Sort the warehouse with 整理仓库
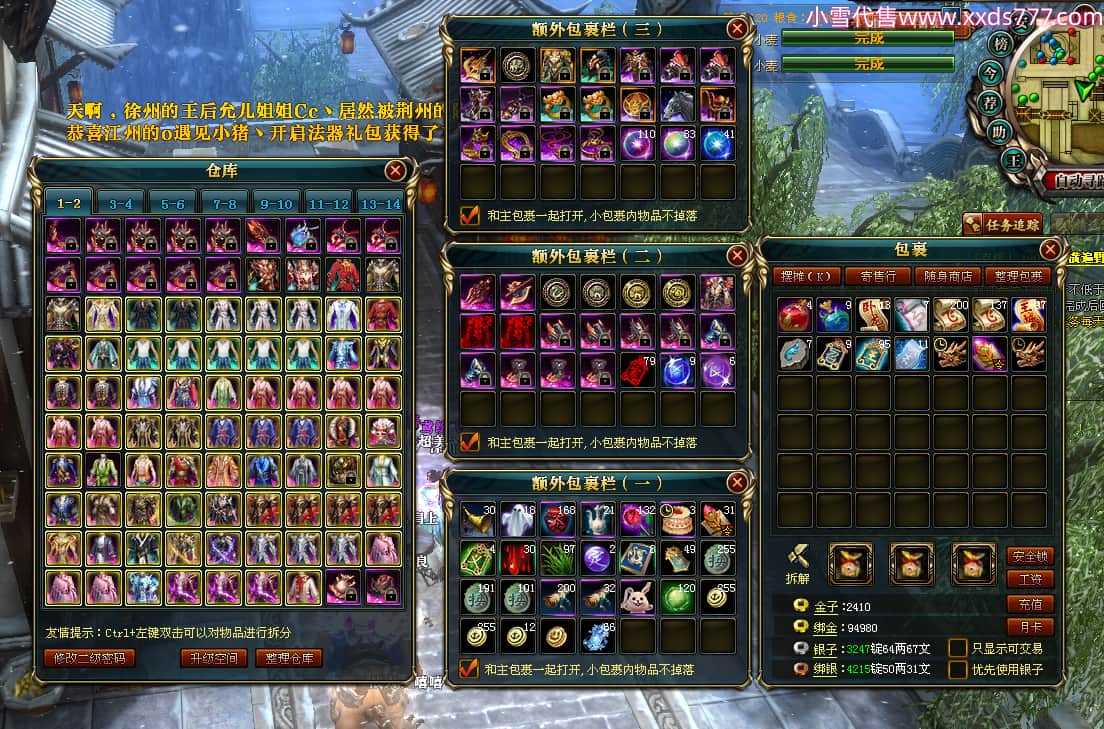Screen dimensions: 1104x729 (x=290, y=658)
